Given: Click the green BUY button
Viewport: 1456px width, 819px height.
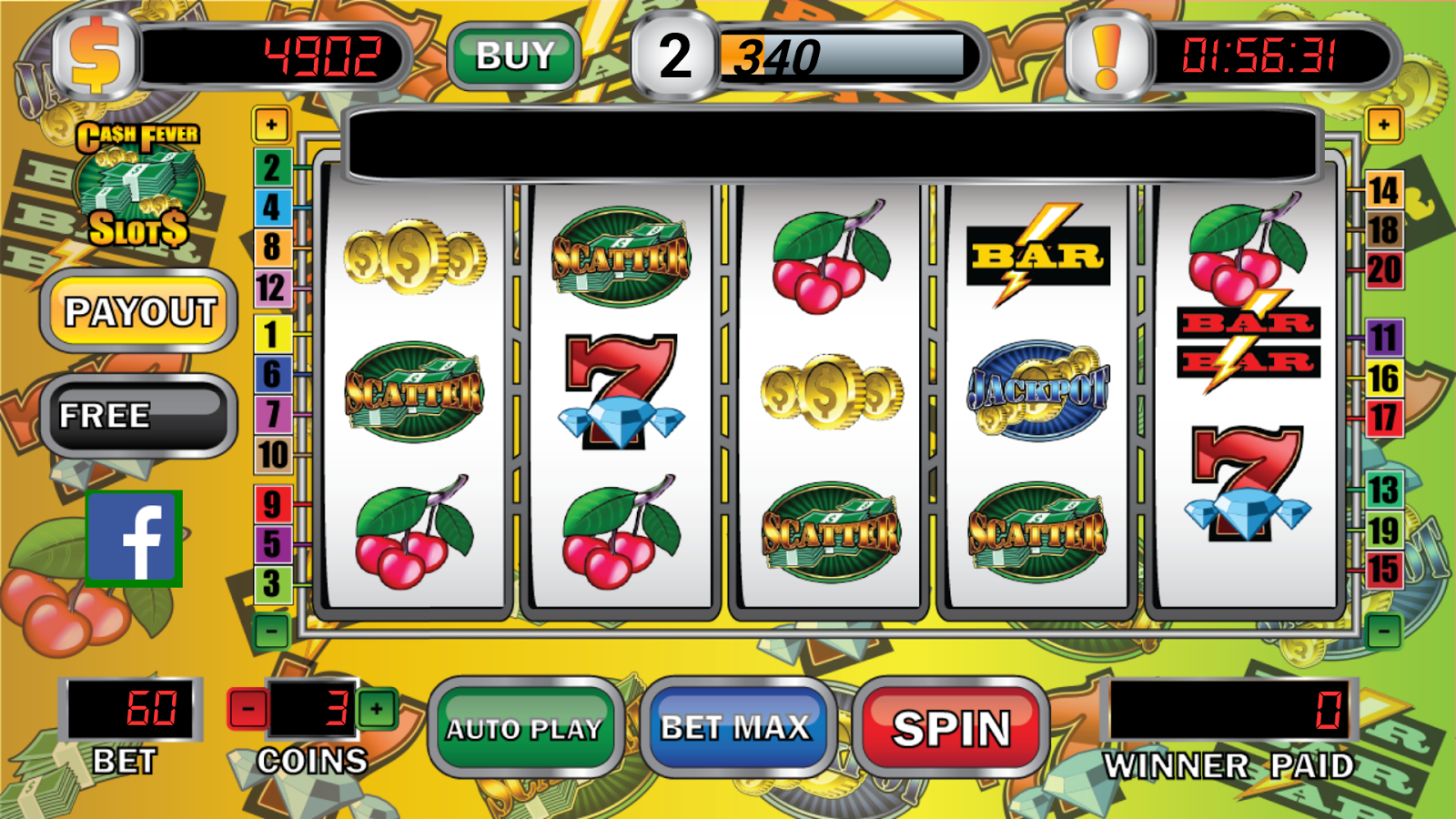Looking at the screenshot, I should [x=515, y=56].
